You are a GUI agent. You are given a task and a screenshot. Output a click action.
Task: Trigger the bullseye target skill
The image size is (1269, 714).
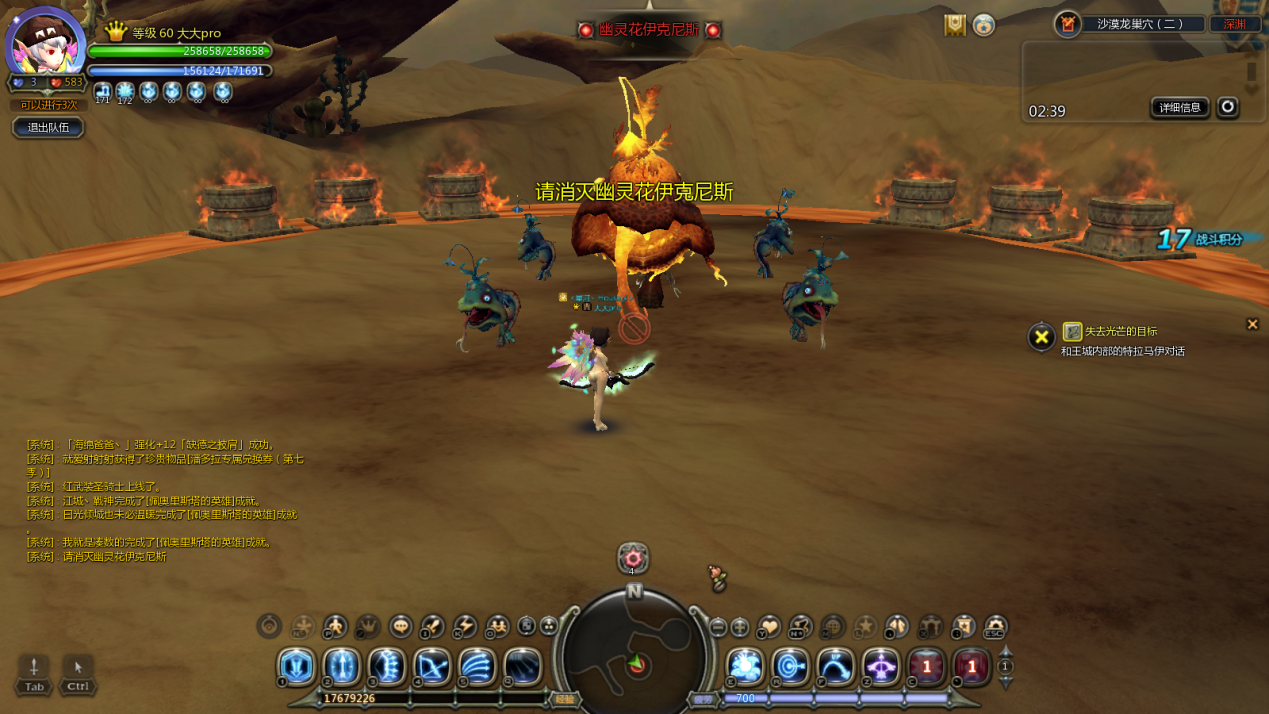click(x=790, y=667)
